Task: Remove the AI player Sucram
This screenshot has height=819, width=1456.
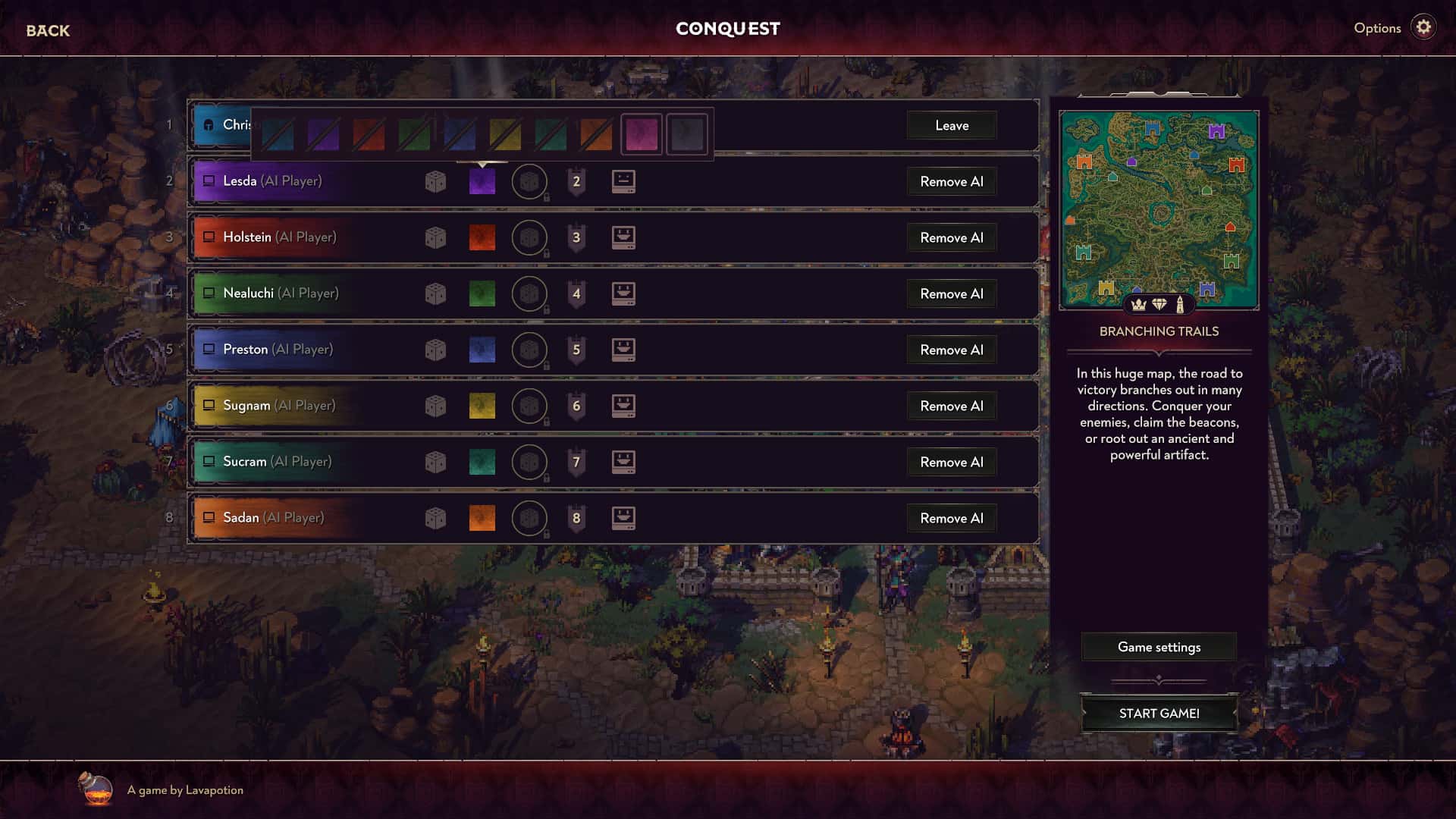Action: (x=951, y=462)
